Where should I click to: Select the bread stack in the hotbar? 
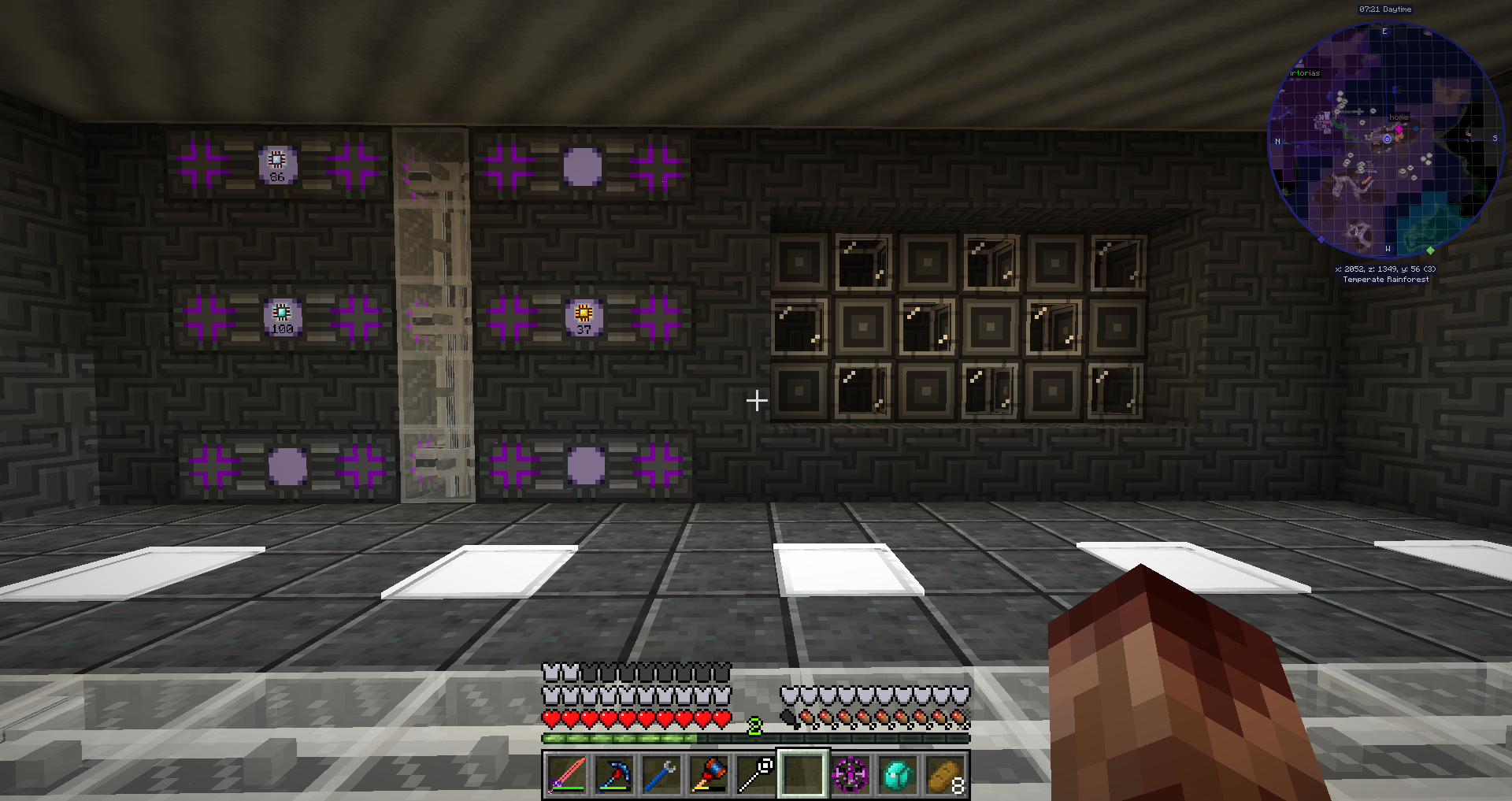click(945, 774)
